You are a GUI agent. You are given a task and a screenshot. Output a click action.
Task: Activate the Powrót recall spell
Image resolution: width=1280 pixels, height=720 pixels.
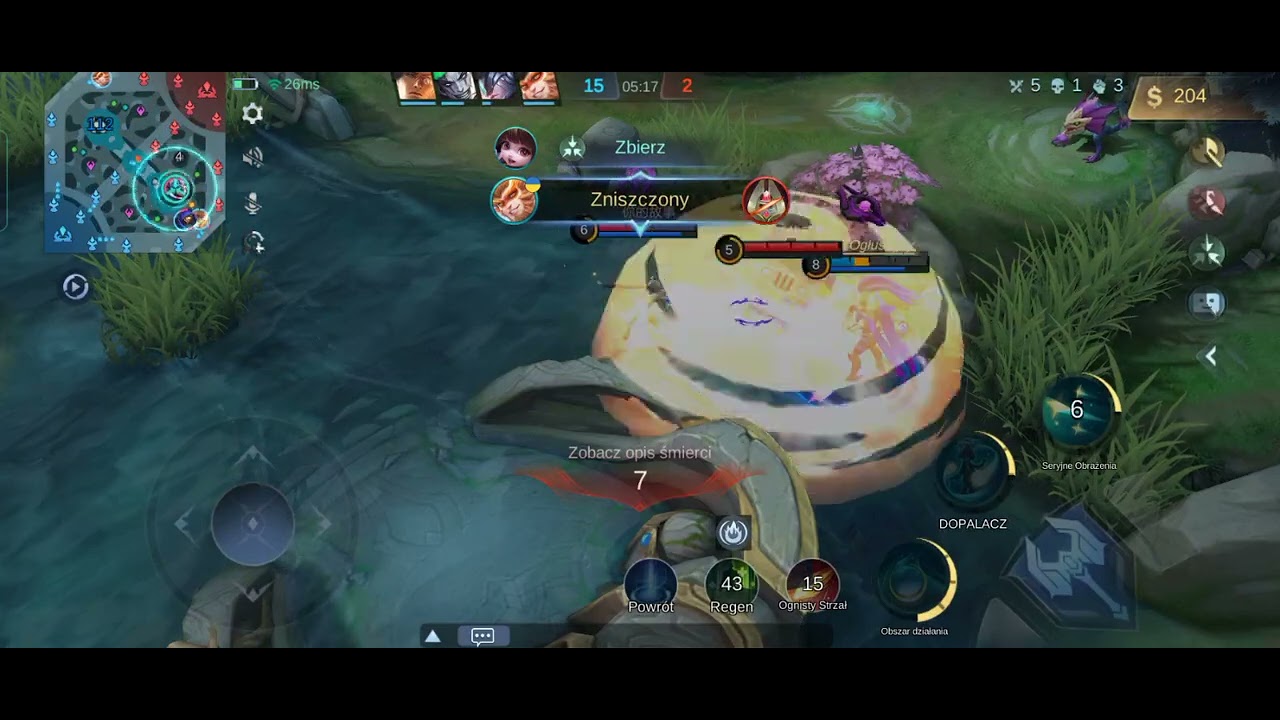point(651,583)
